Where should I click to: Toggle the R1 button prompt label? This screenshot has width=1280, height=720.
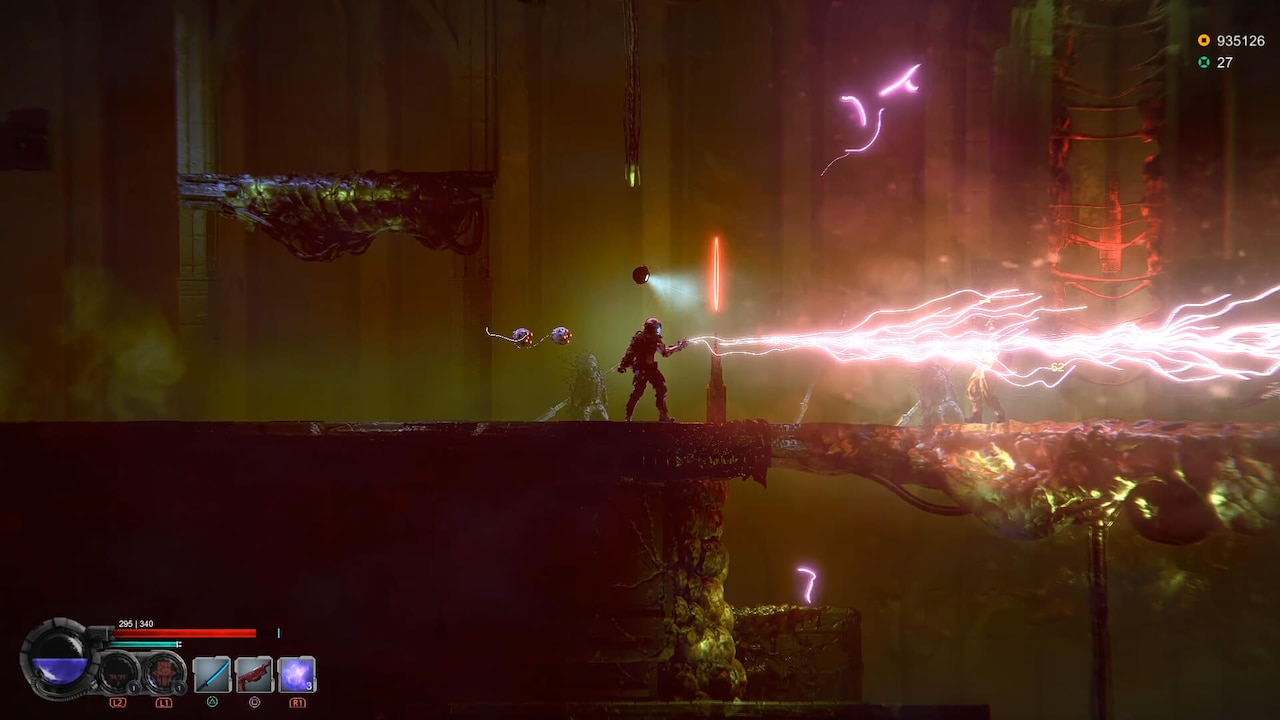(x=297, y=702)
